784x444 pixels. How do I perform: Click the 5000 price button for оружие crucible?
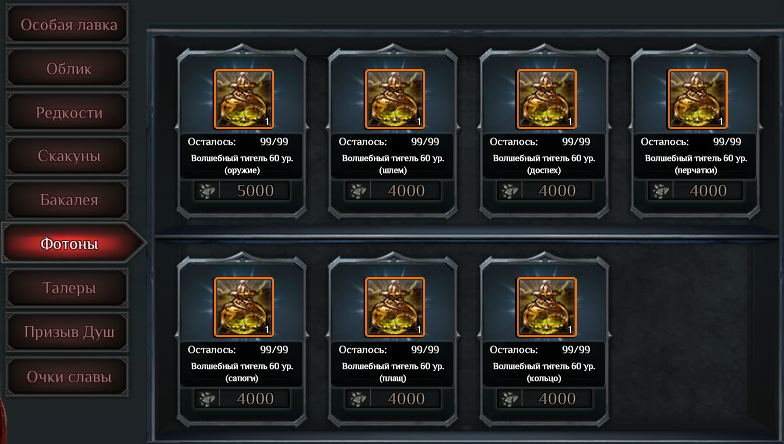(x=243, y=191)
